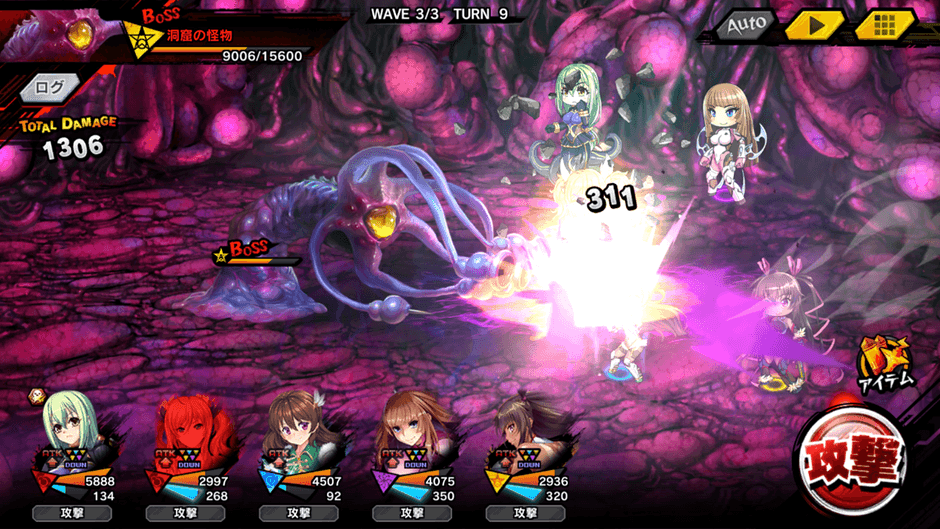Screen dimensions: 940x529
Task: Hit the large red 攻撃 attack button
Action: pos(850,460)
